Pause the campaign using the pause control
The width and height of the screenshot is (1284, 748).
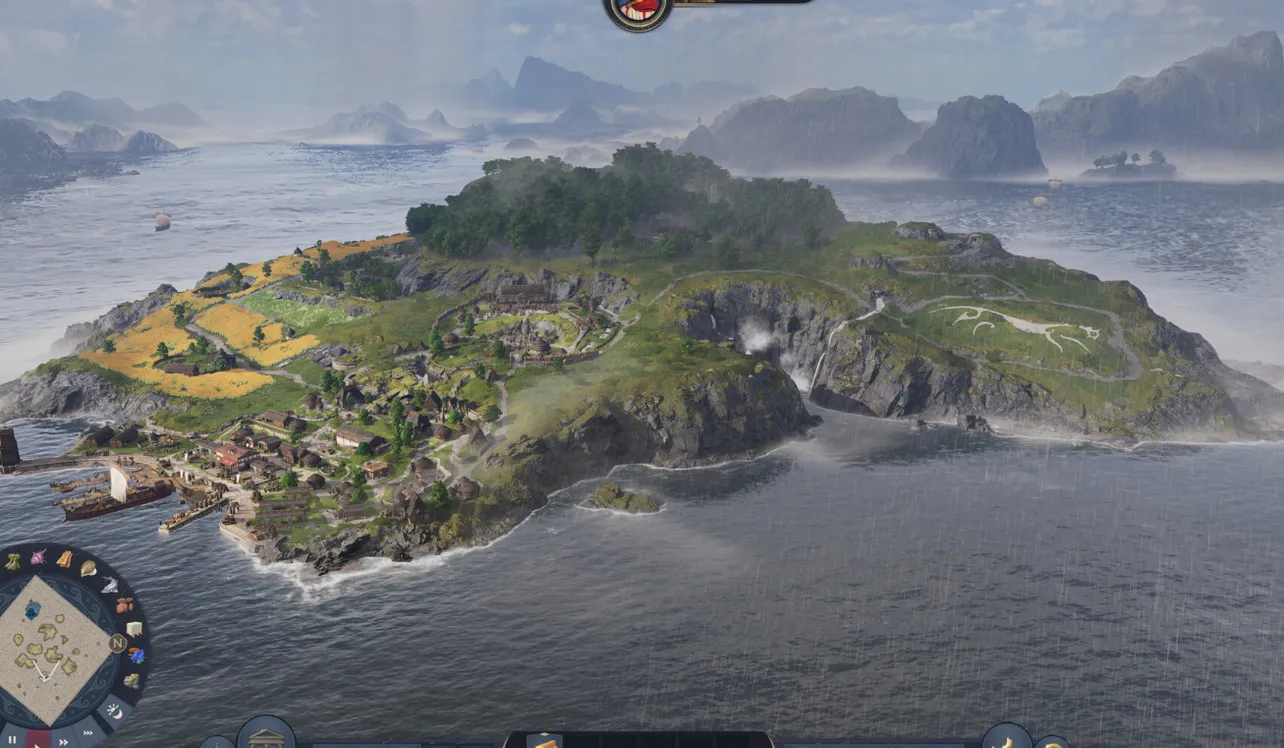coord(12,738)
